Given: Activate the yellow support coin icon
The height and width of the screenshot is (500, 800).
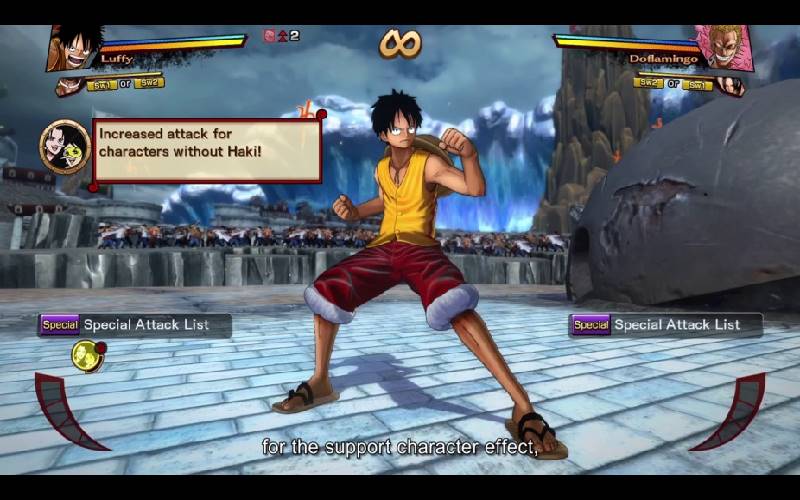Looking at the screenshot, I should tap(86, 355).
